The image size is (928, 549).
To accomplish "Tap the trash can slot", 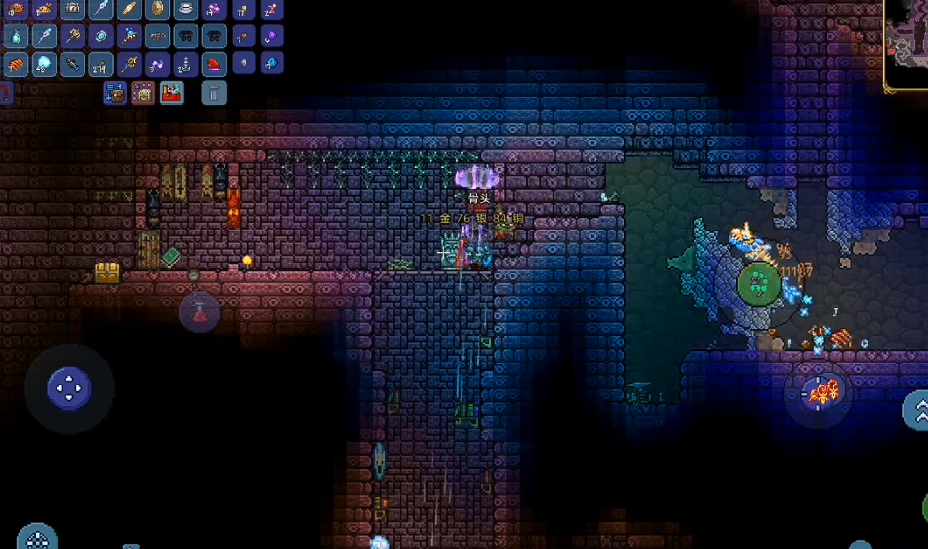I will pos(214,94).
